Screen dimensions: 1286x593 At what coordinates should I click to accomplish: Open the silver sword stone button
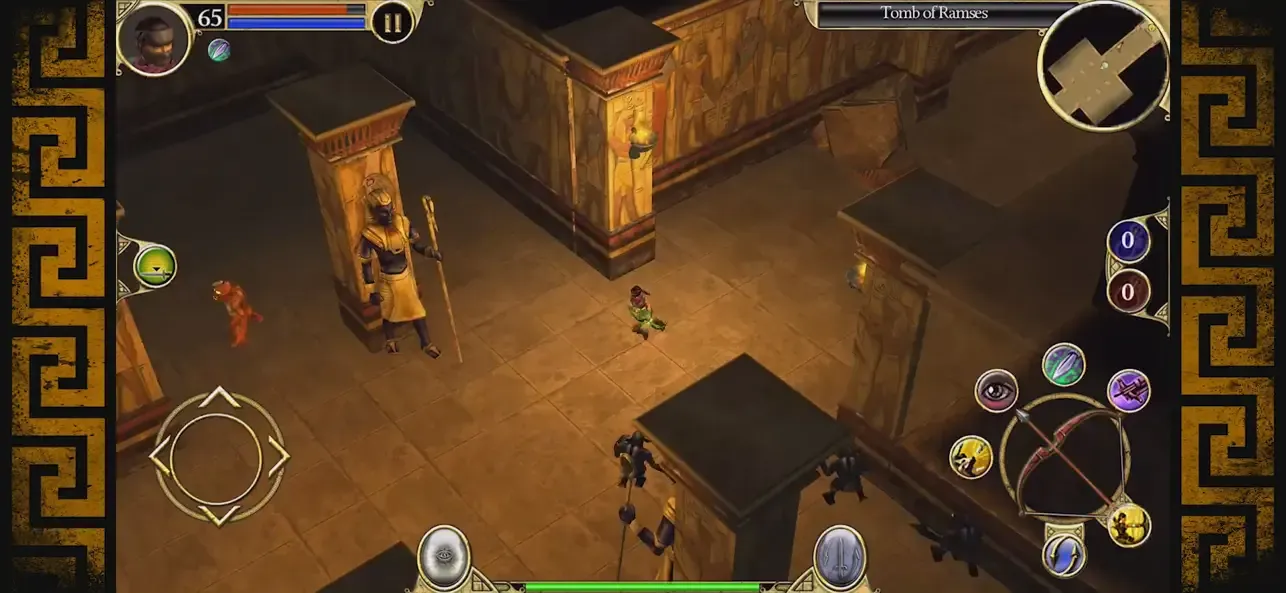(839, 557)
